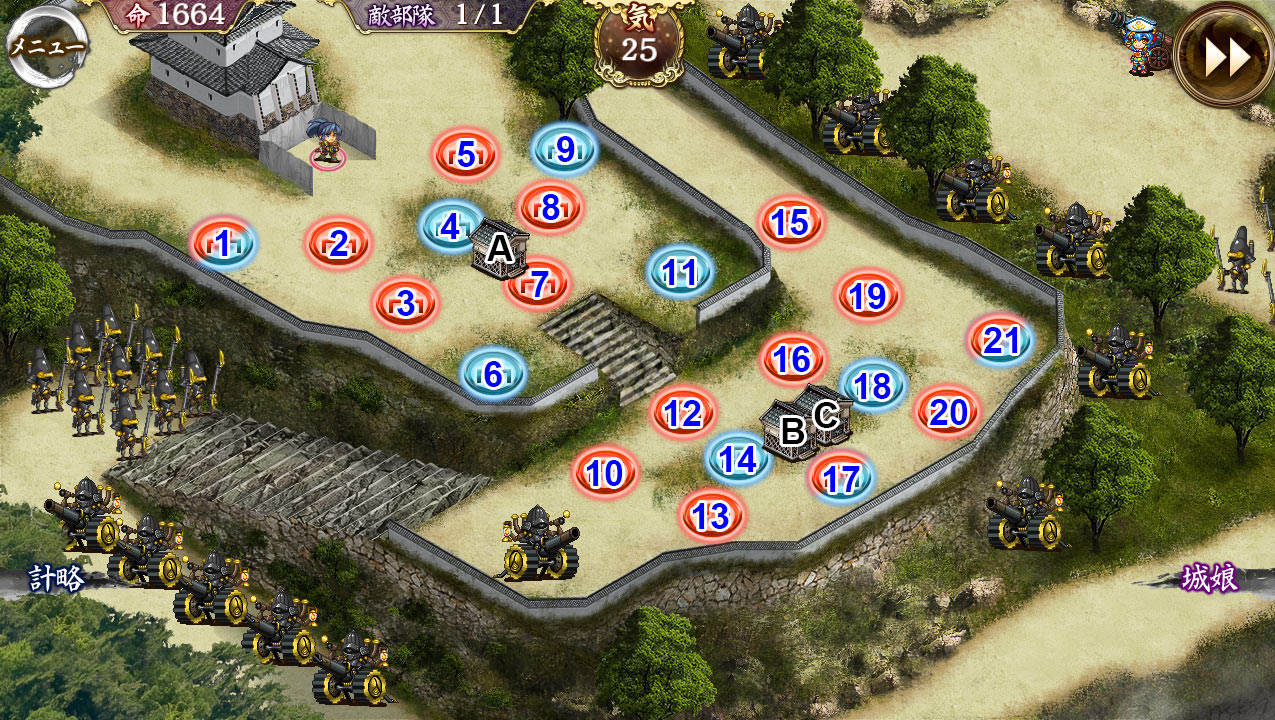This screenshot has width=1275, height=720.
Task: Select deployment slot number 20
Action: 946,411
